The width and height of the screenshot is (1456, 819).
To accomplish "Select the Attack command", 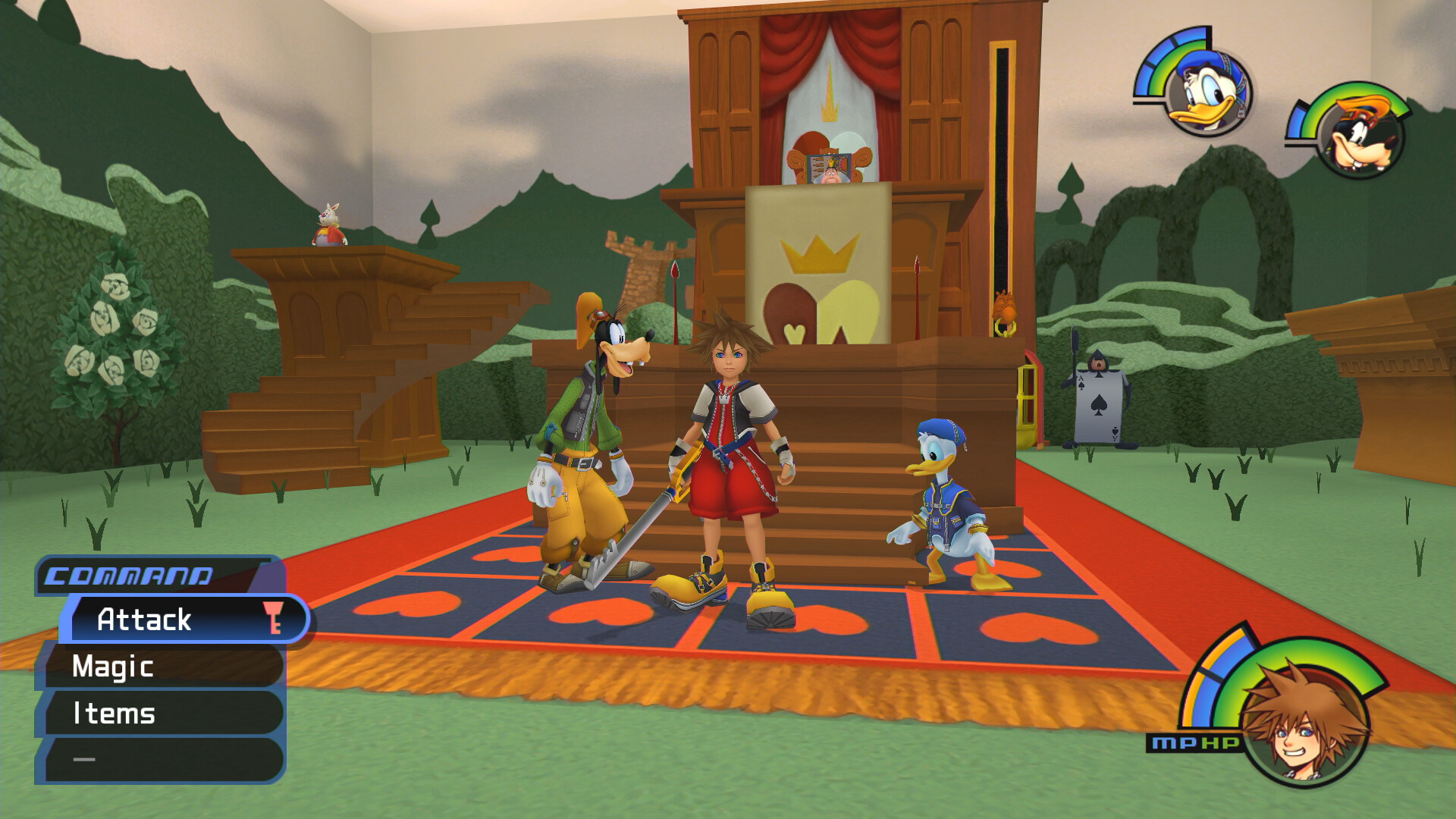I will tap(144, 620).
